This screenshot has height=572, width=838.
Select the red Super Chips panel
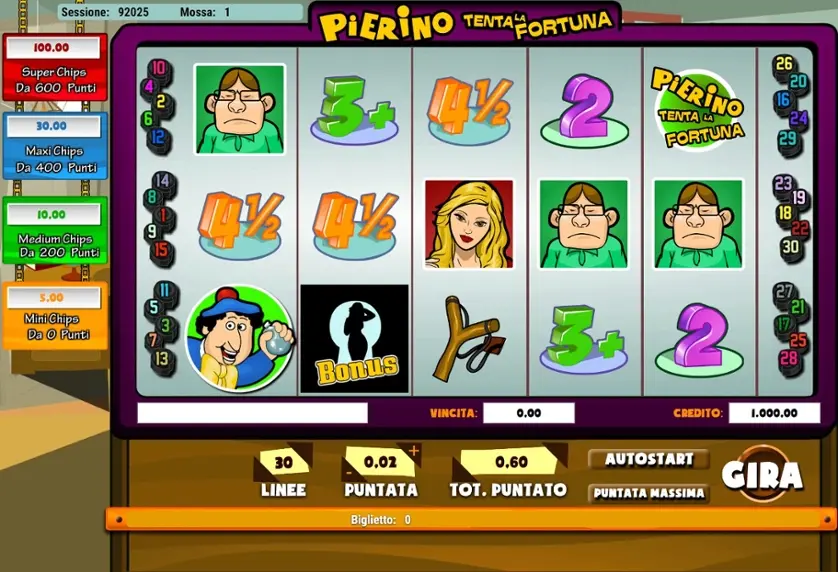click(x=55, y=67)
